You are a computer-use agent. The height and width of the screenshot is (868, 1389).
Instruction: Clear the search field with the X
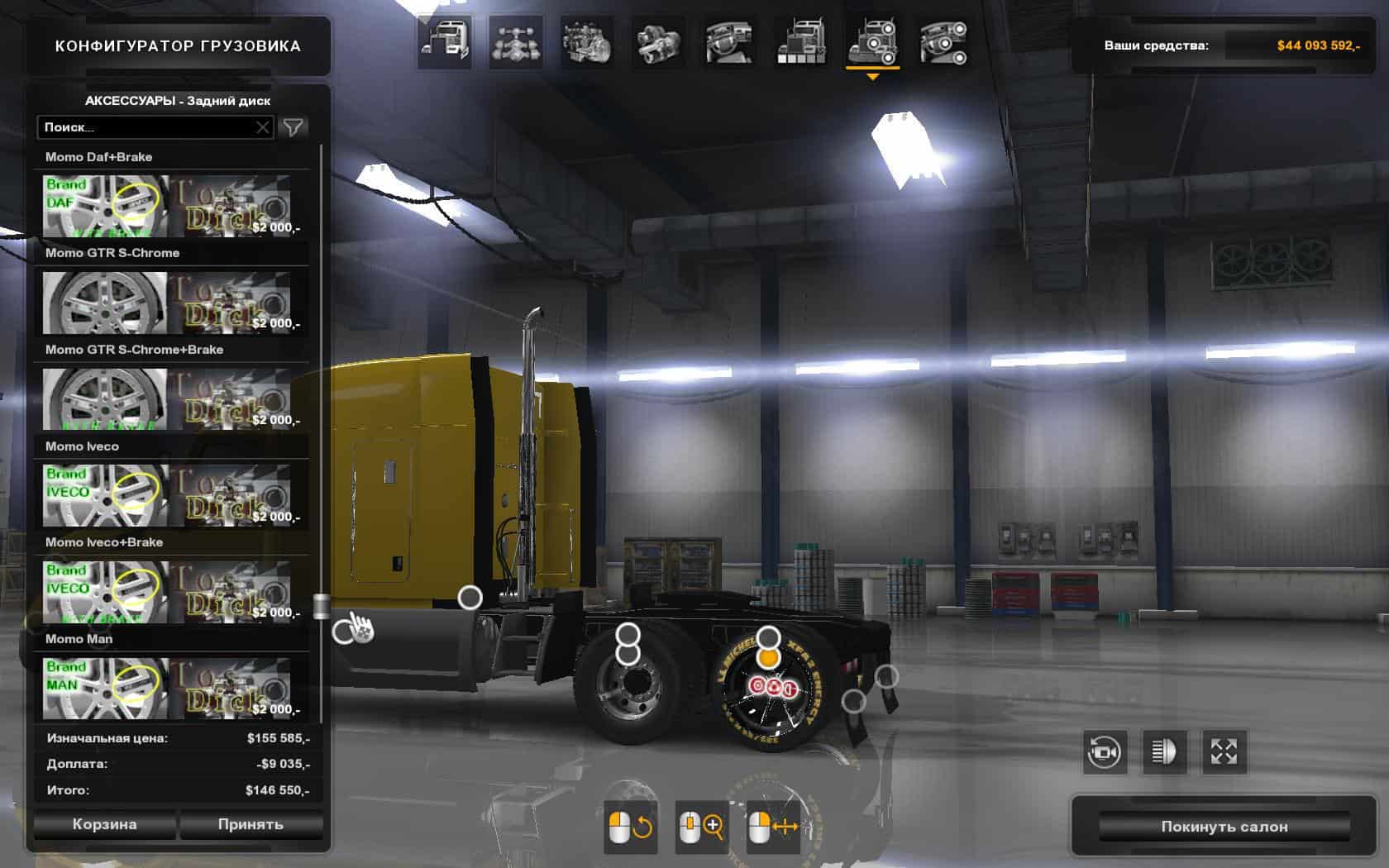pos(262,127)
